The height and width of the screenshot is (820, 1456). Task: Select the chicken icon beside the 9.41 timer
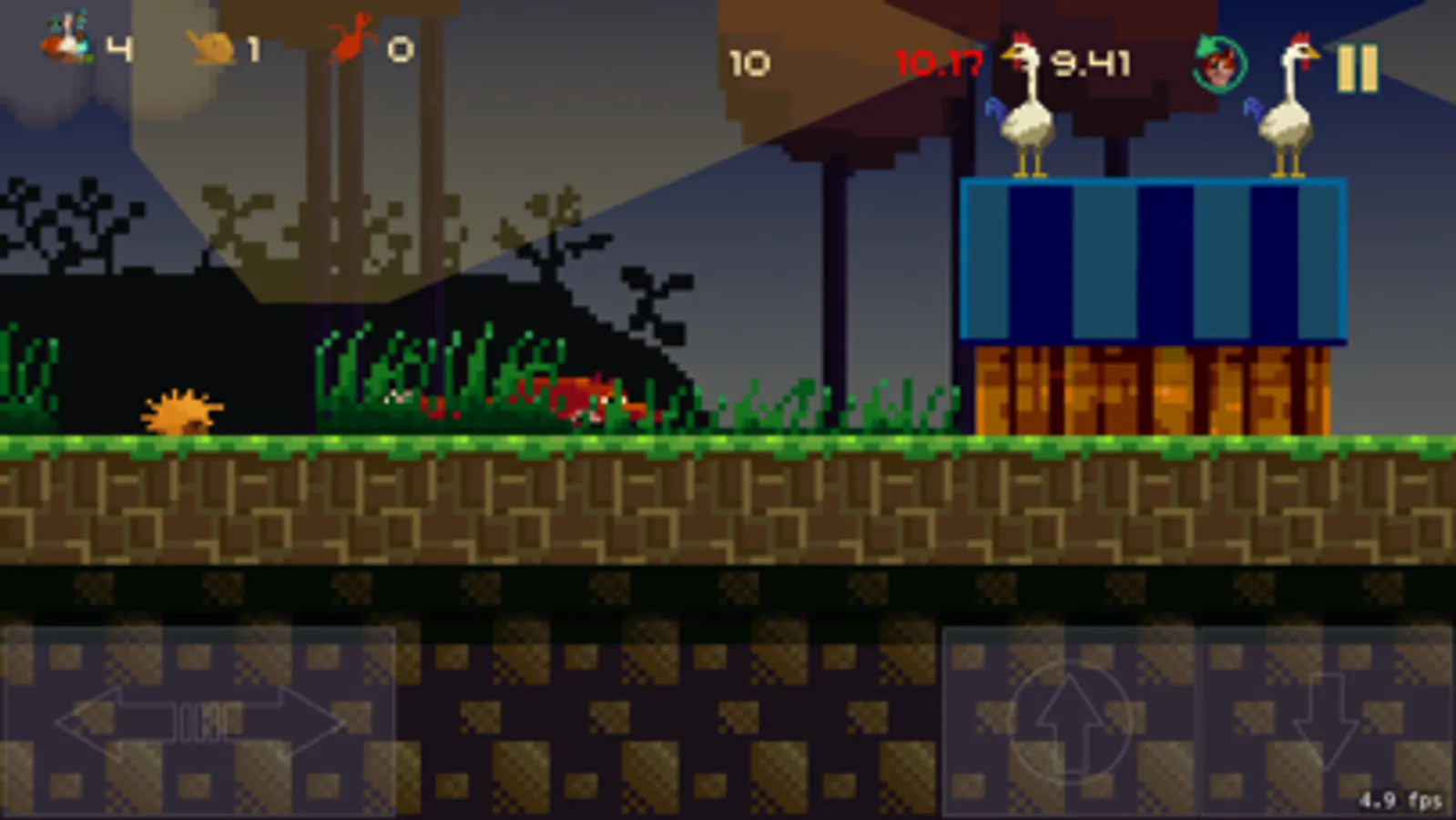(1022, 55)
